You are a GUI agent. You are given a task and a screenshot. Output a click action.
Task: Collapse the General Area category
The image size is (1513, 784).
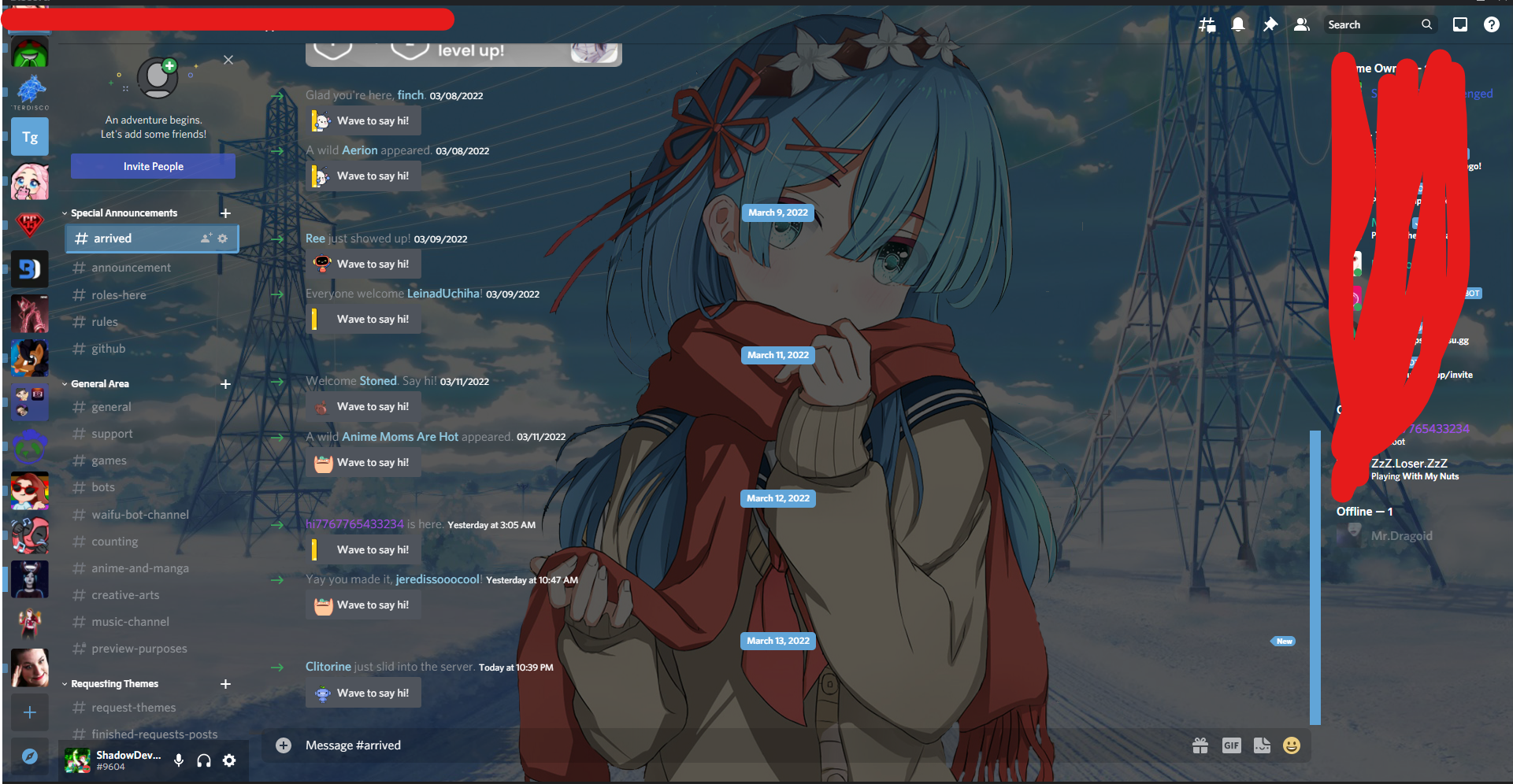tap(65, 383)
